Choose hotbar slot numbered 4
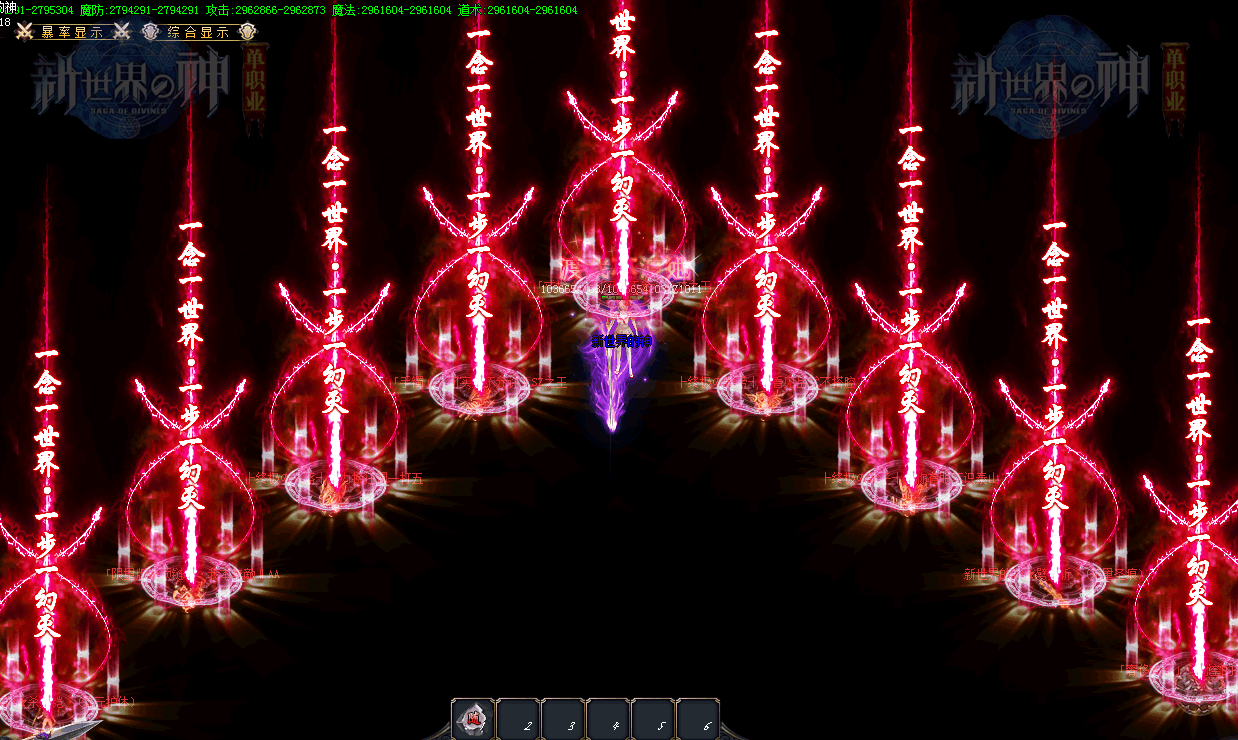The width and height of the screenshot is (1238, 740). [609, 719]
